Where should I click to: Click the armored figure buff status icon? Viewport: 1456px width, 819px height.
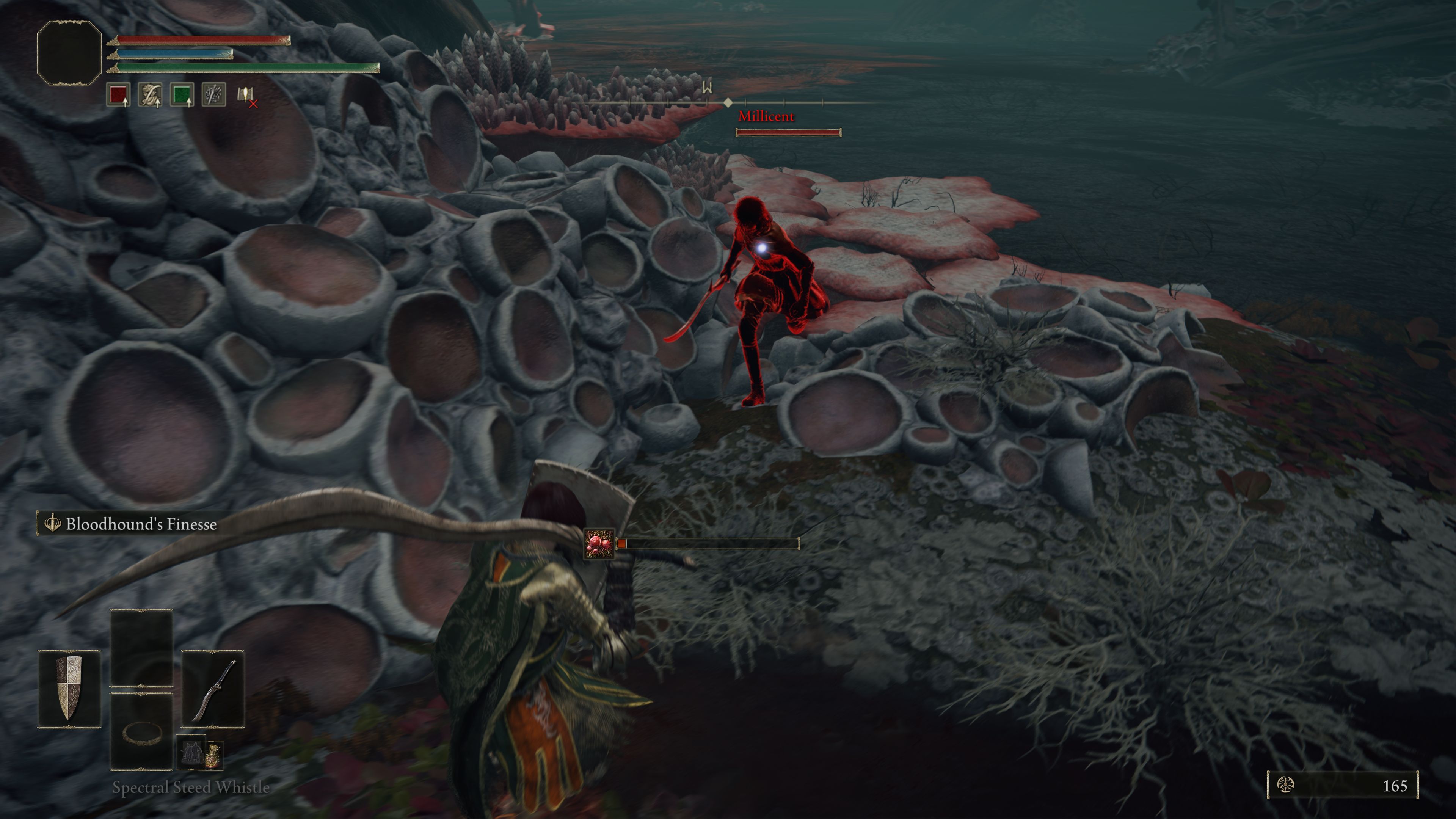tap(151, 95)
